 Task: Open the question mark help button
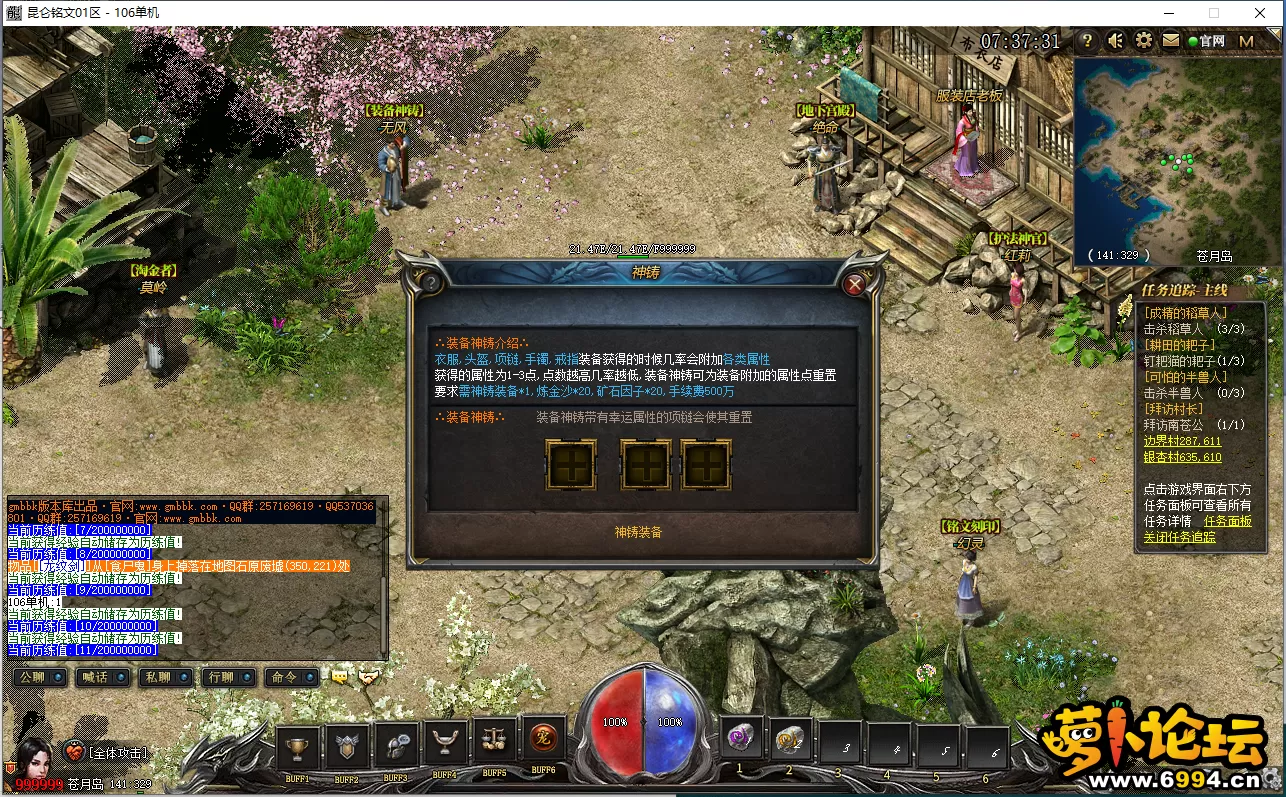(x=1088, y=41)
